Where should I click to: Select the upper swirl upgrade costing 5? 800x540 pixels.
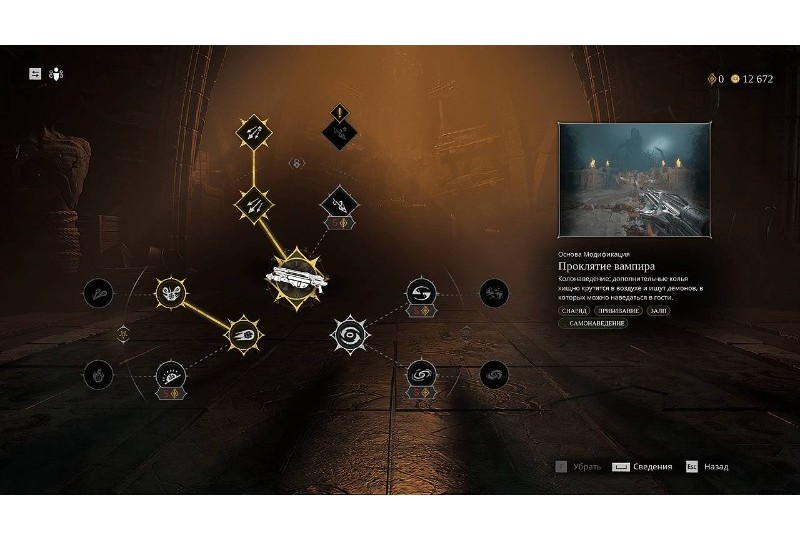pos(421,293)
